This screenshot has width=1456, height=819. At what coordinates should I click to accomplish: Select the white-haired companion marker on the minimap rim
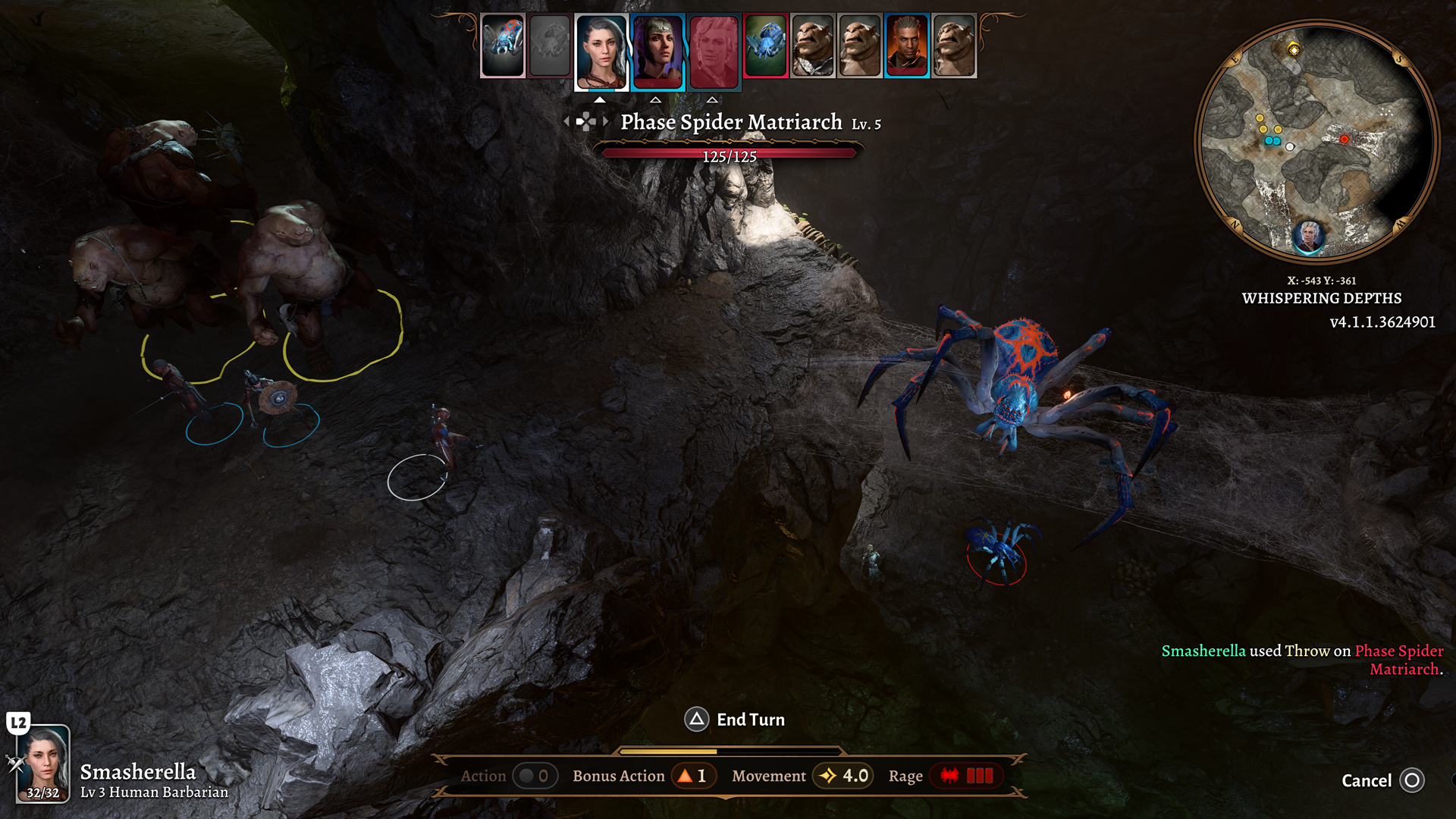point(1308,236)
